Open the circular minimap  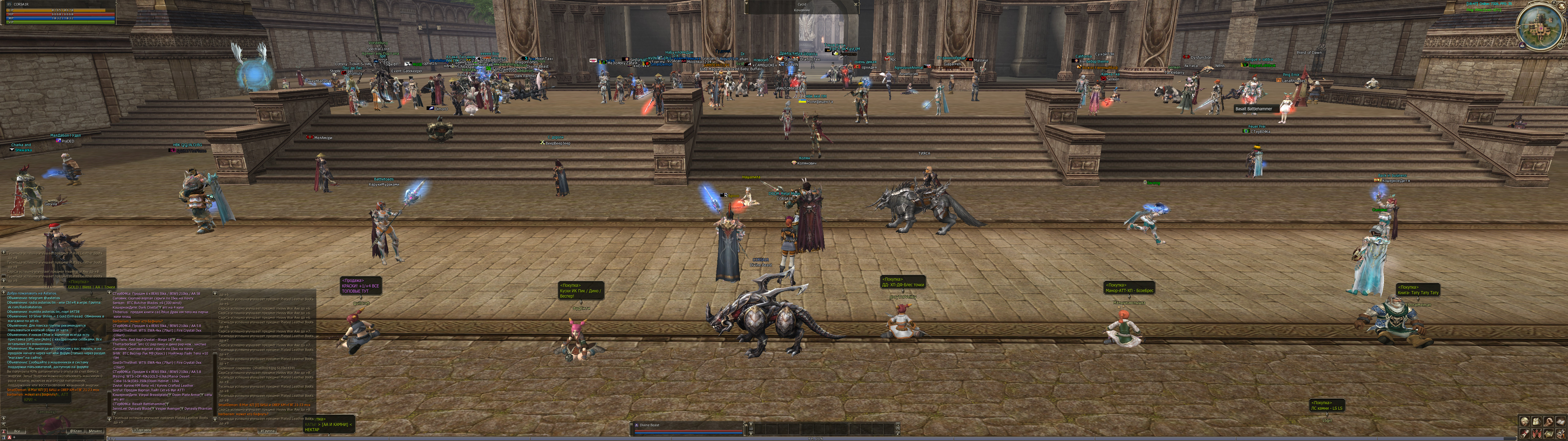pos(1540,25)
